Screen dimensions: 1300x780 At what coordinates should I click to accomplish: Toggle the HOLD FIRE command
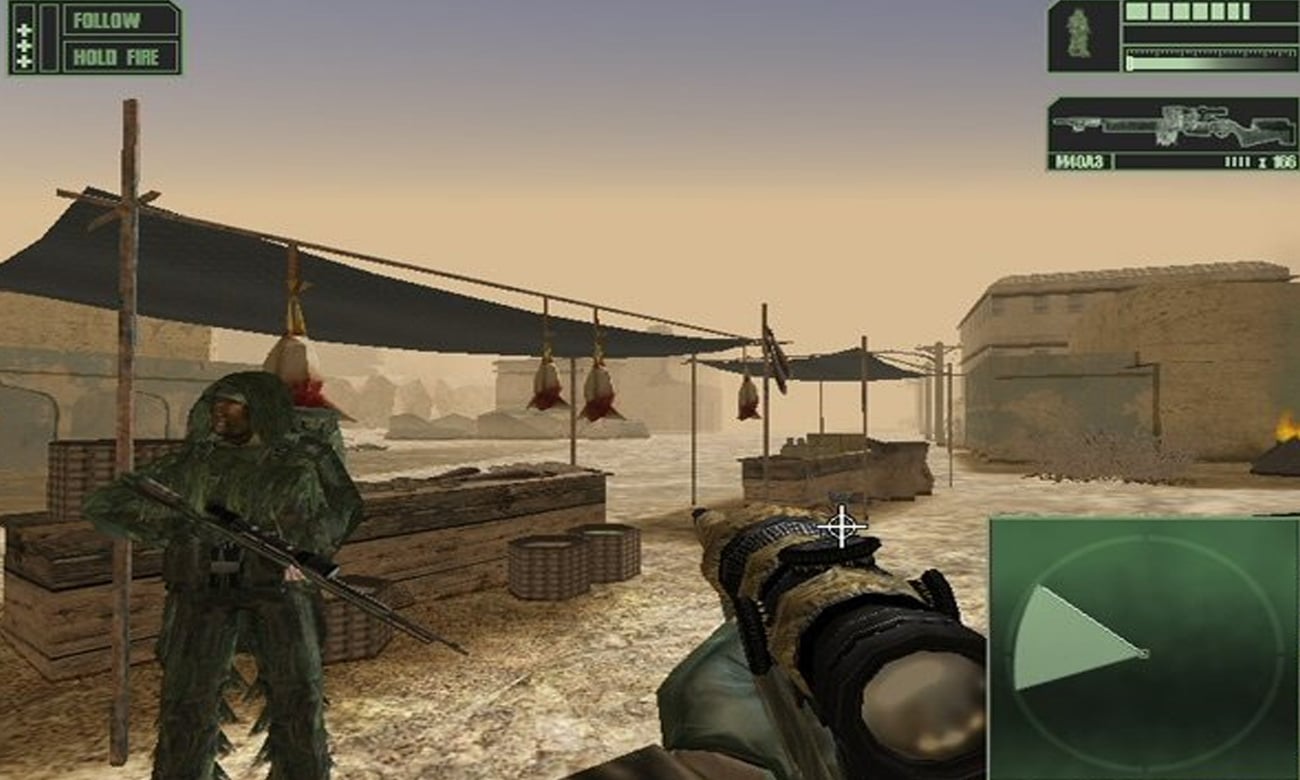120,55
